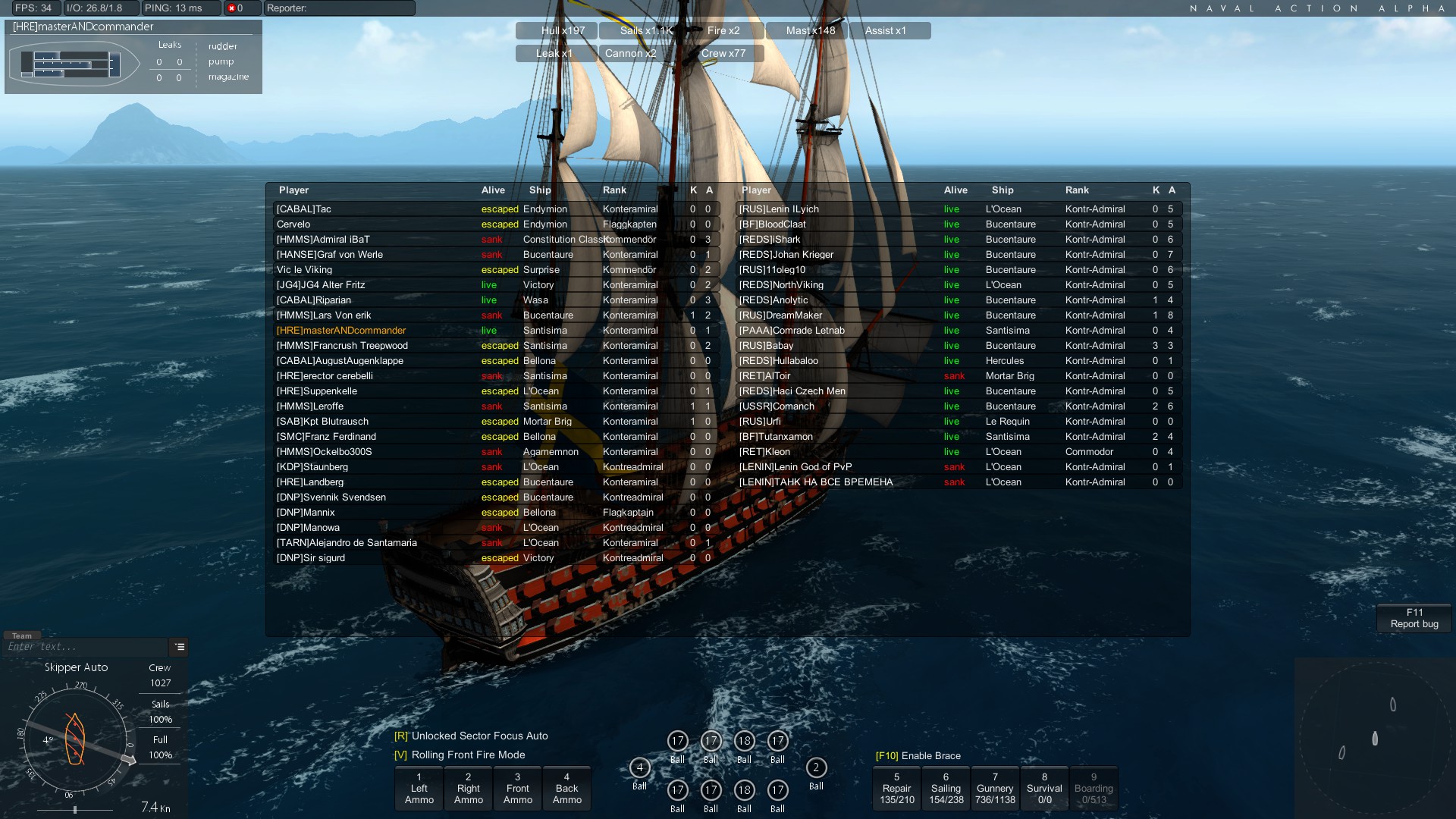Viewport: 1456px width, 819px height.
Task: Click the F11 Report bug button
Action: pyautogui.click(x=1413, y=618)
